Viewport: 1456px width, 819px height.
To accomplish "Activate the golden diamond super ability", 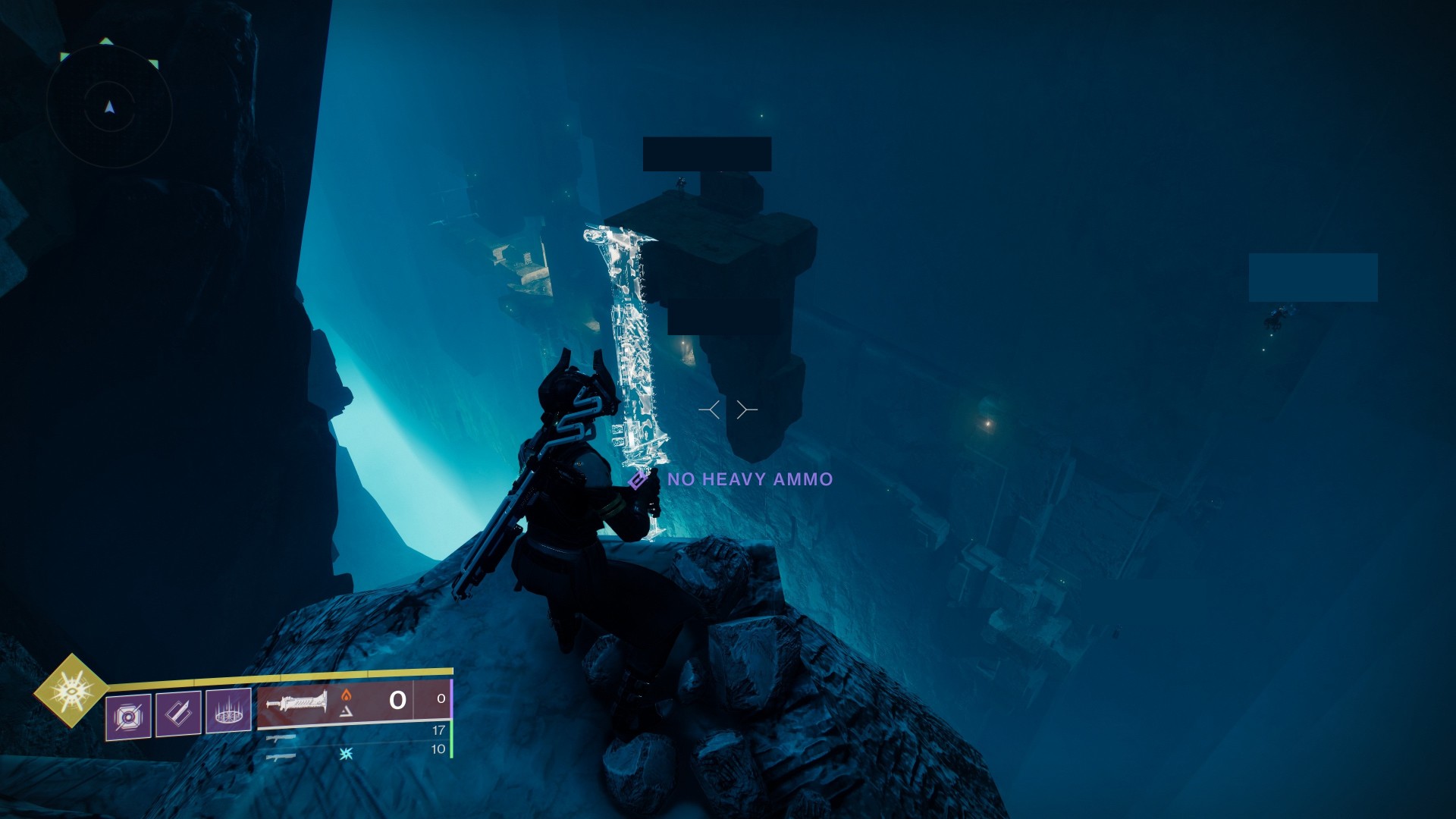I will [x=71, y=691].
